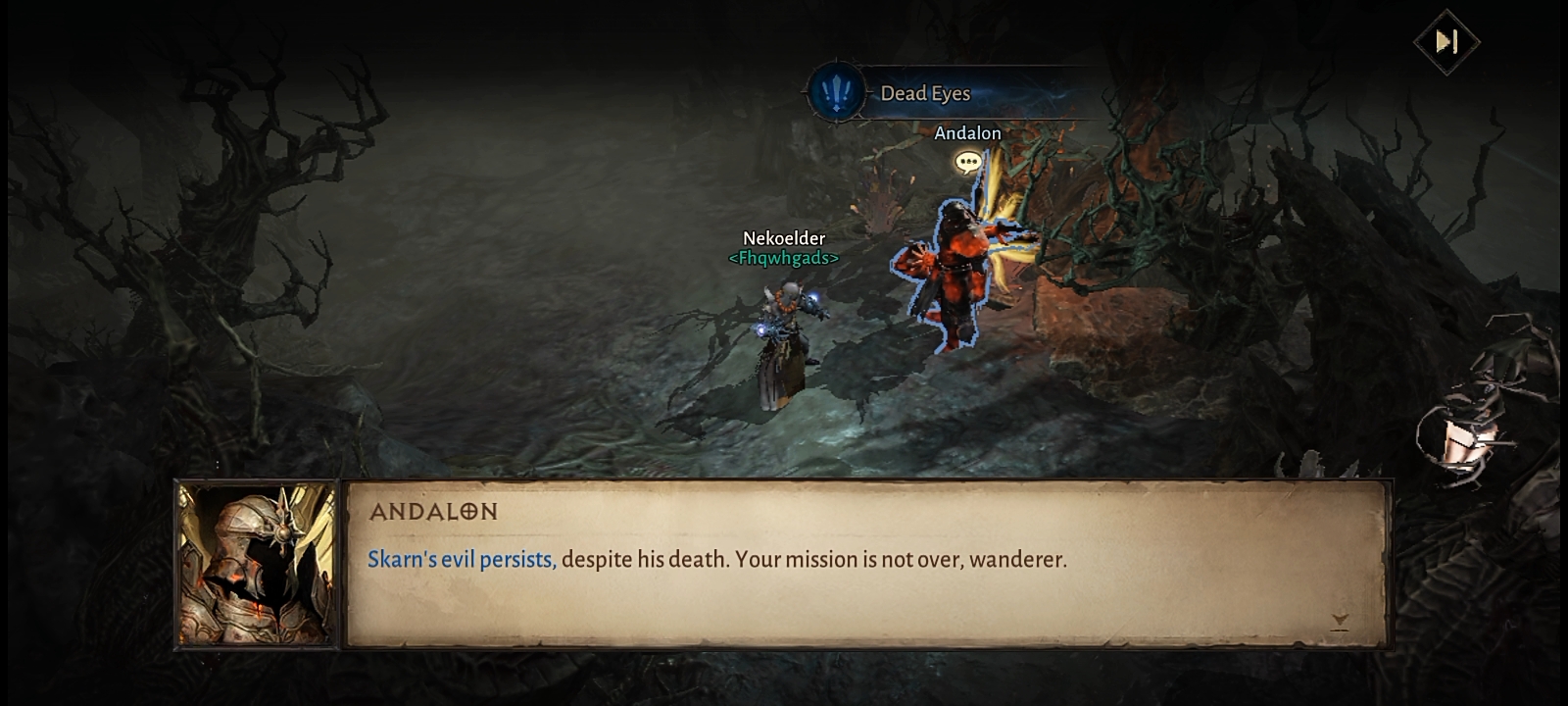Select Andalon's portrait in the dialogue
This screenshot has width=1568, height=706.
[x=257, y=565]
